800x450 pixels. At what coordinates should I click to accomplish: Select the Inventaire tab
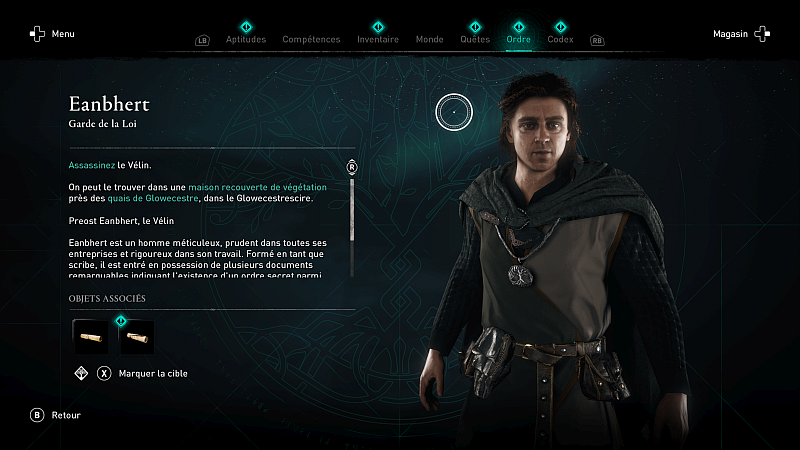pyautogui.click(x=378, y=39)
